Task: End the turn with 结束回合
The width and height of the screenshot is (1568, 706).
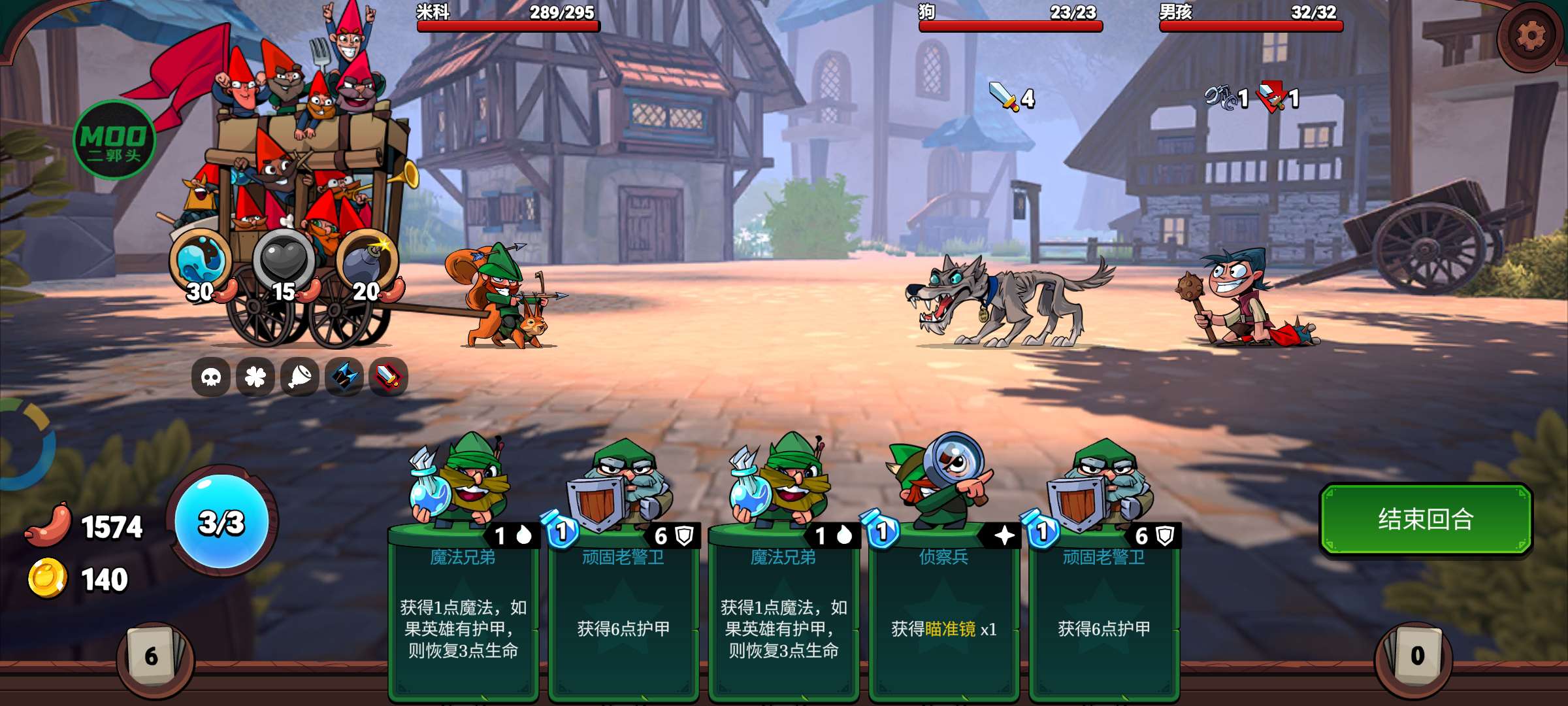Action: coord(1425,520)
